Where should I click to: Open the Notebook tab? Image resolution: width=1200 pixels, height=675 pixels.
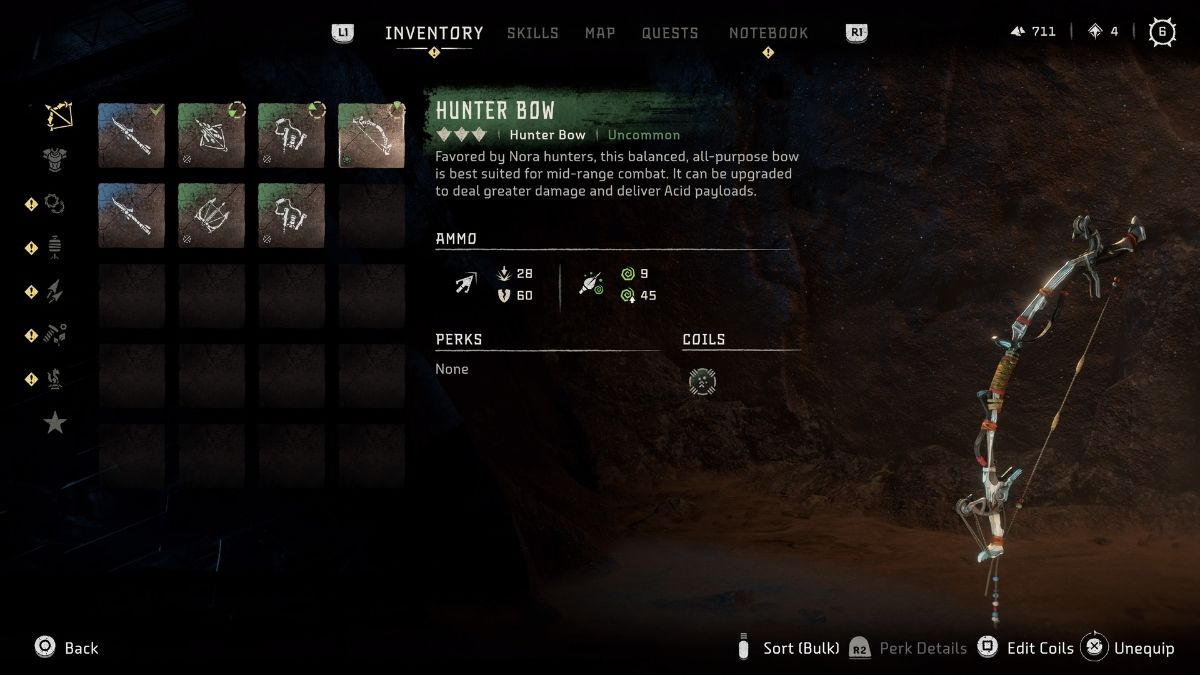click(768, 33)
